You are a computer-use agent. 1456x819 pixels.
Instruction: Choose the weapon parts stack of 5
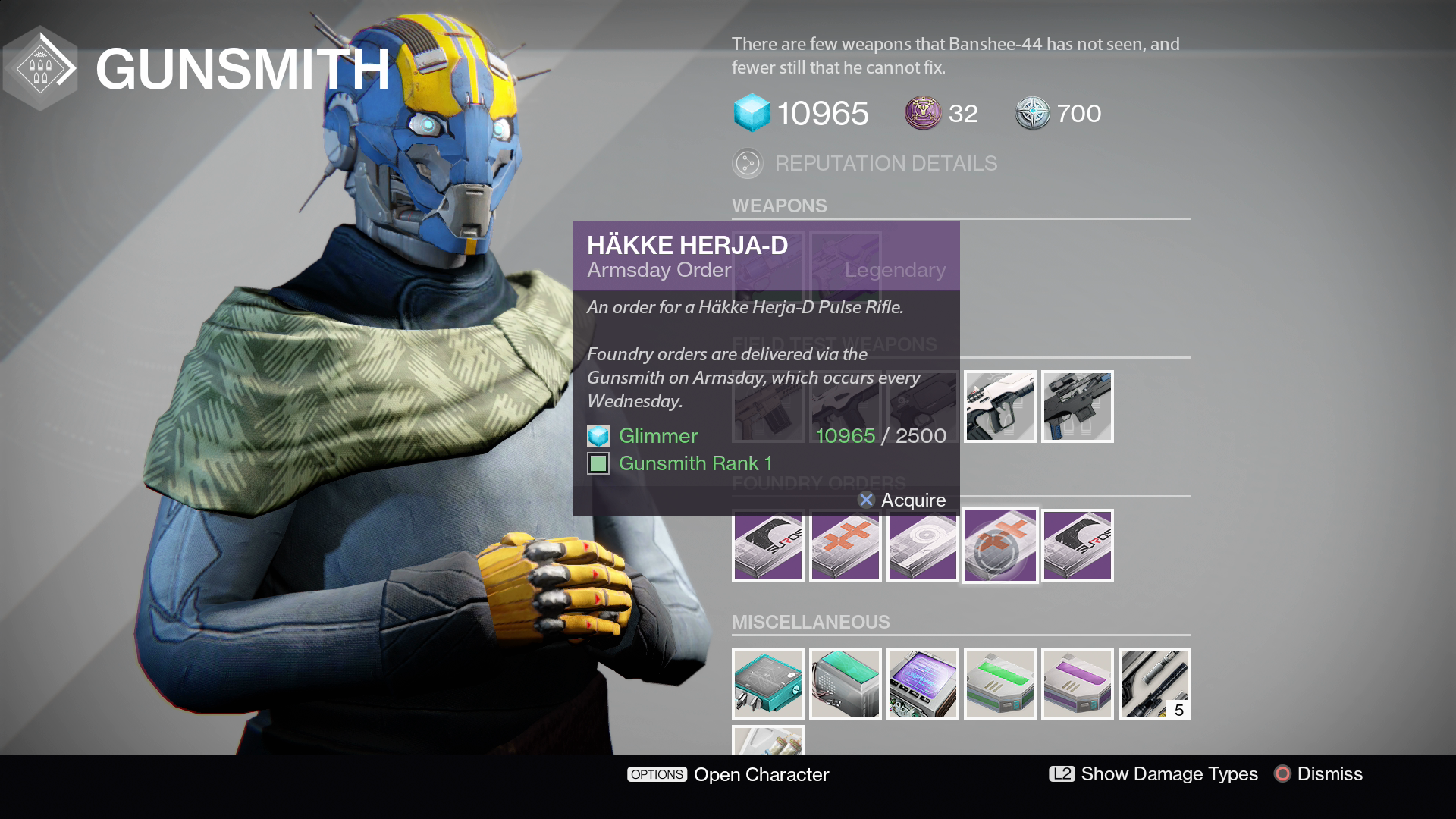[x=1154, y=684]
